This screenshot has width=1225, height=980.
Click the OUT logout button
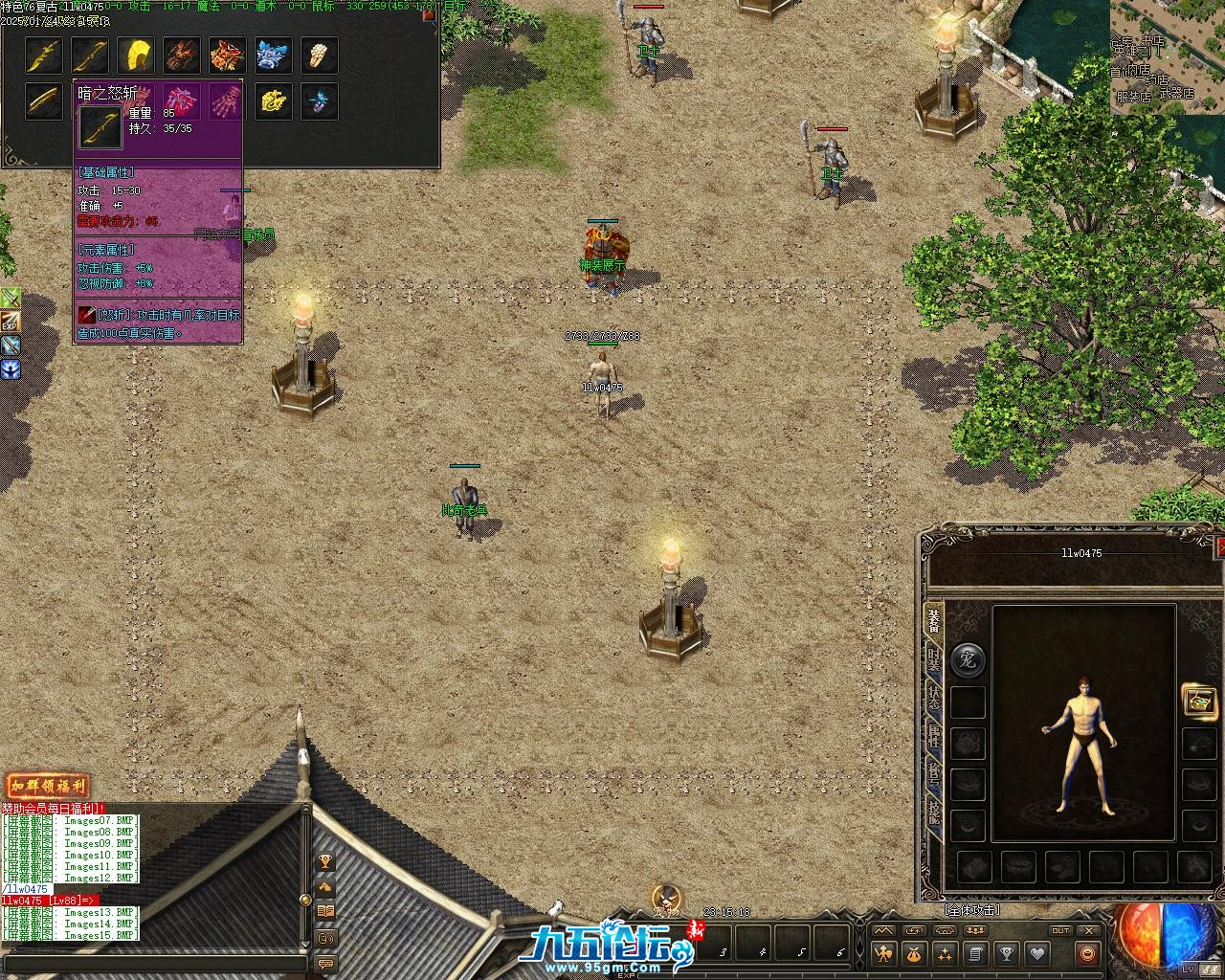(x=1060, y=930)
